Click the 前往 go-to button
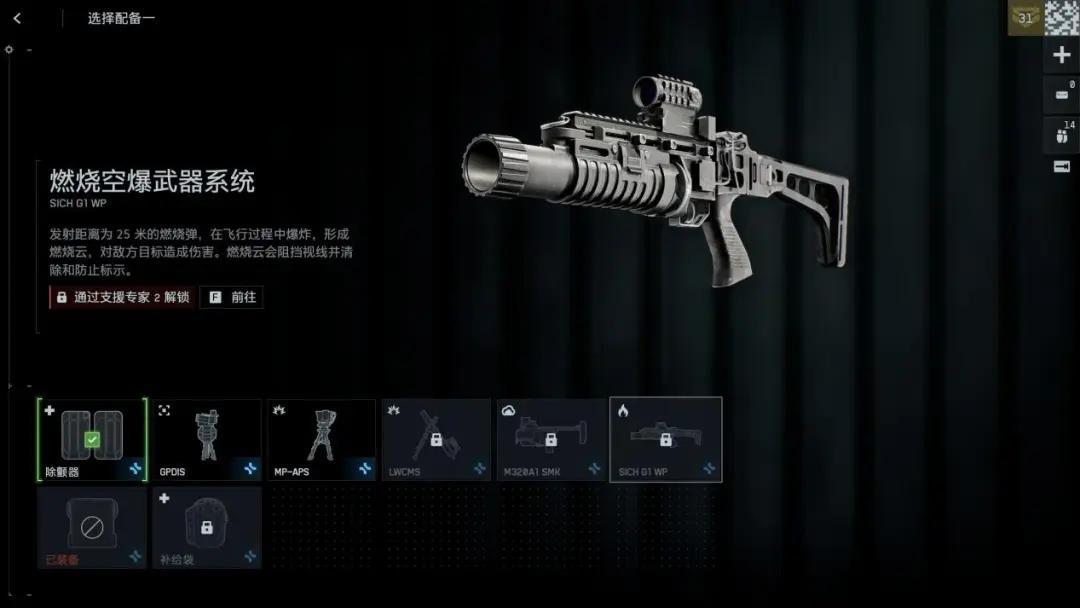This screenshot has height=608, width=1080. [x=232, y=297]
